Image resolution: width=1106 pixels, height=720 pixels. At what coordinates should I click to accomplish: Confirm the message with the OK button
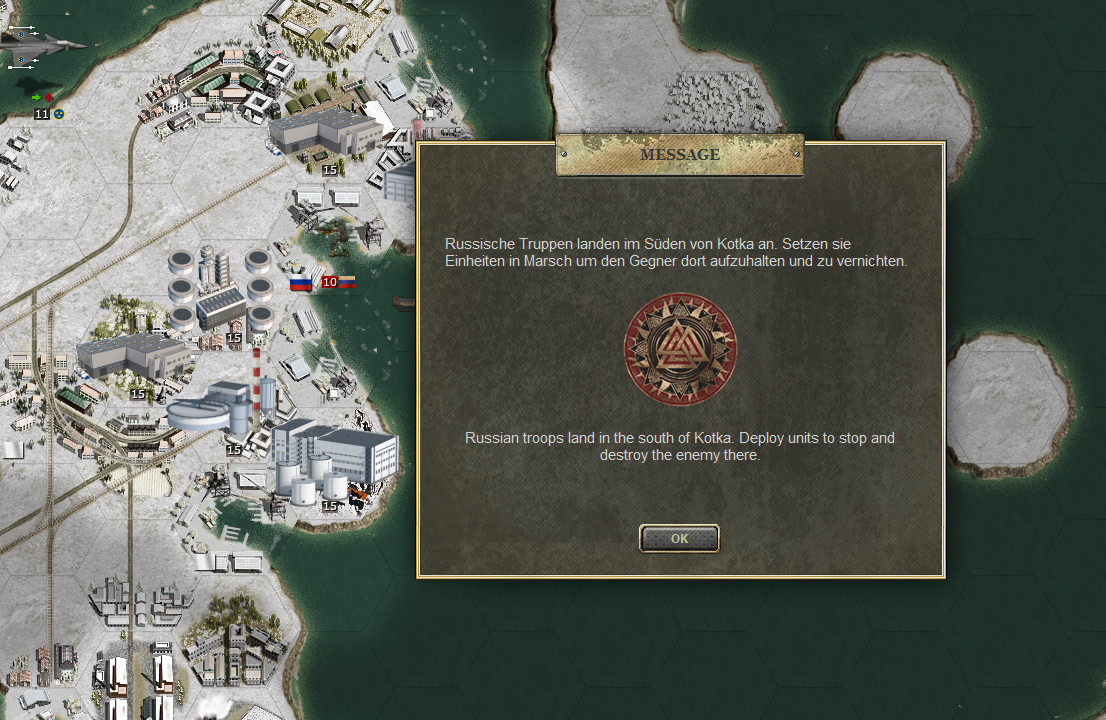coord(679,538)
